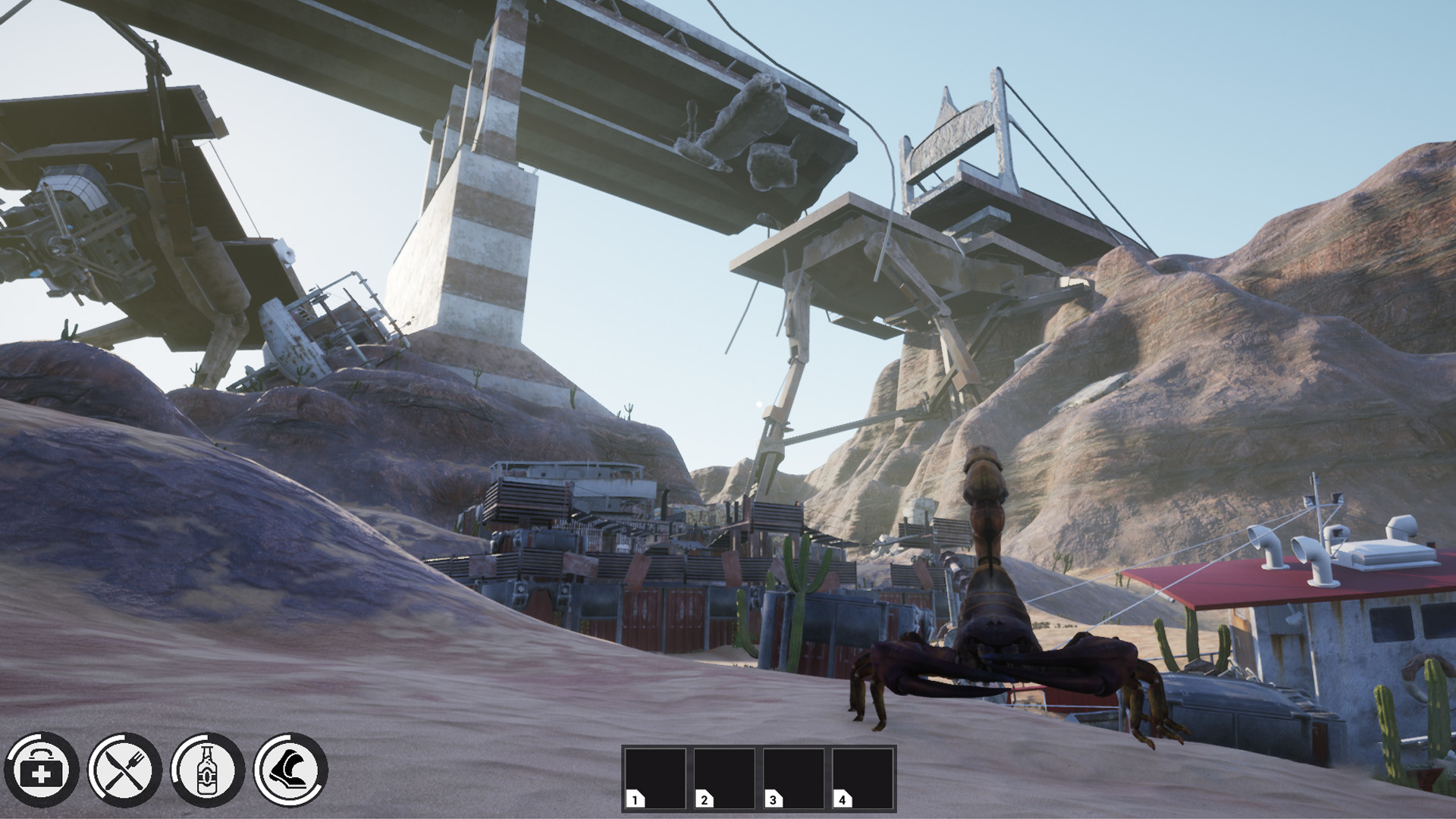1456x819 pixels.
Task: Select hotbar slot 2
Action: (x=726, y=778)
